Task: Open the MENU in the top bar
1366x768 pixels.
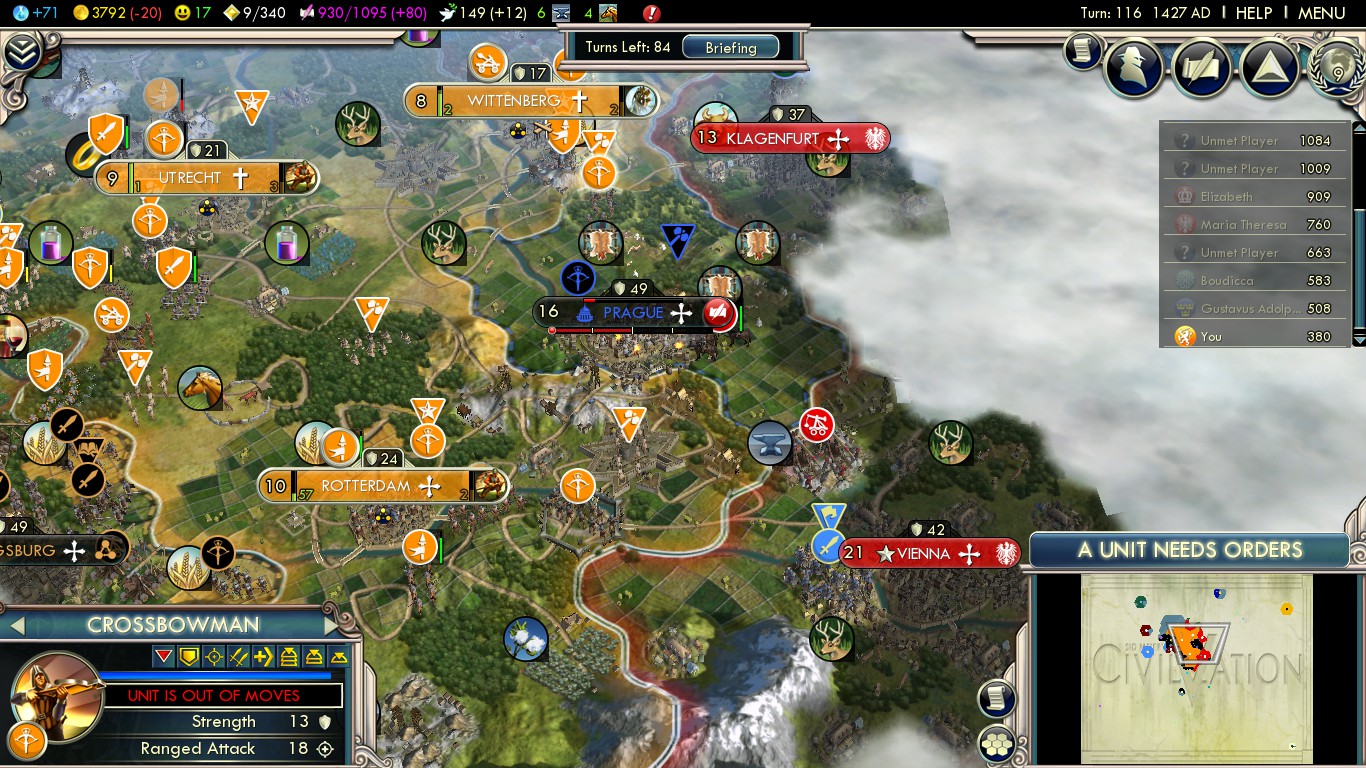Action: [1321, 13]
